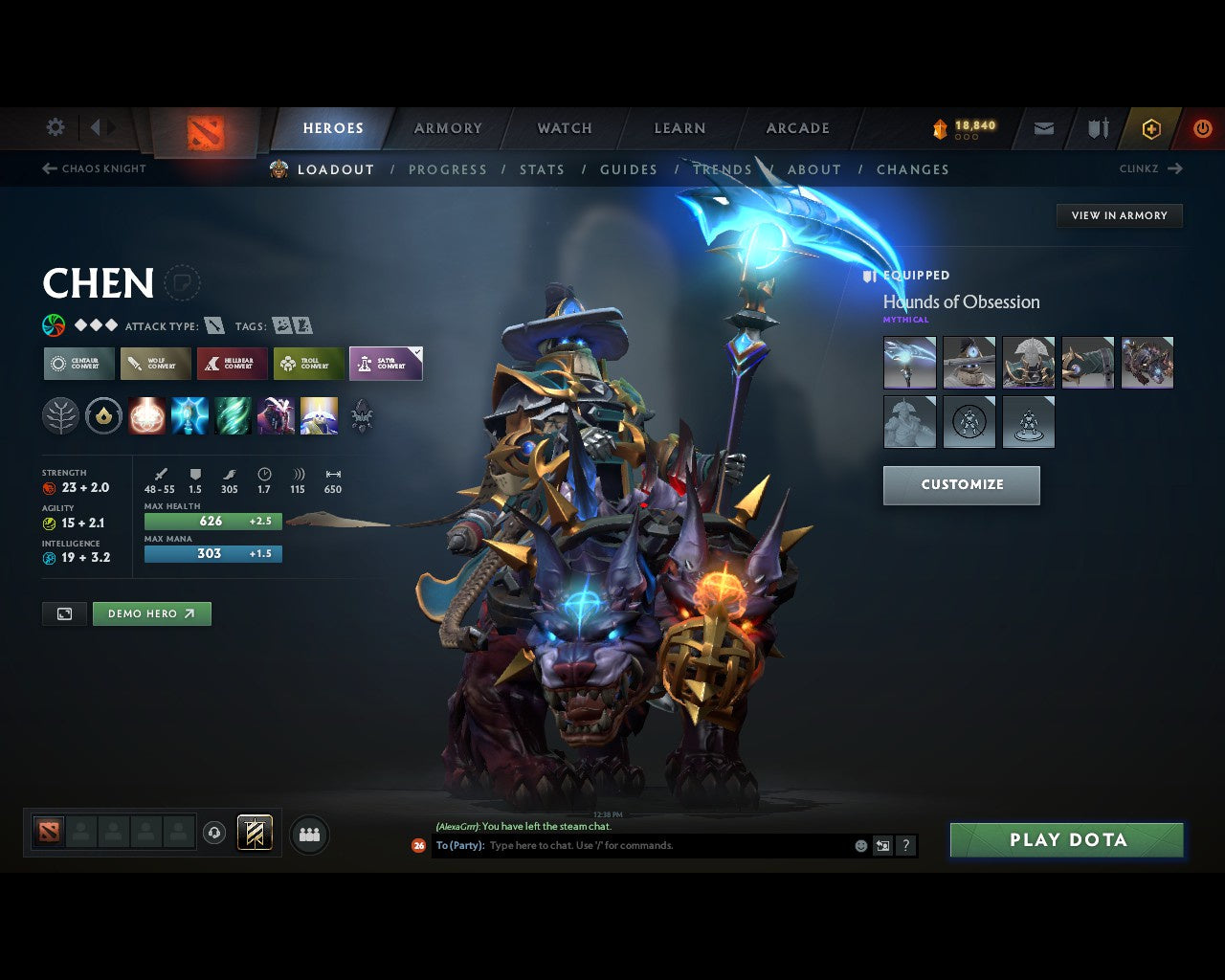Click the Hellbear Convert ability icon
The width and height of the screenshot is (1225, 980).
pyautogui.click(x=232, y=364)
